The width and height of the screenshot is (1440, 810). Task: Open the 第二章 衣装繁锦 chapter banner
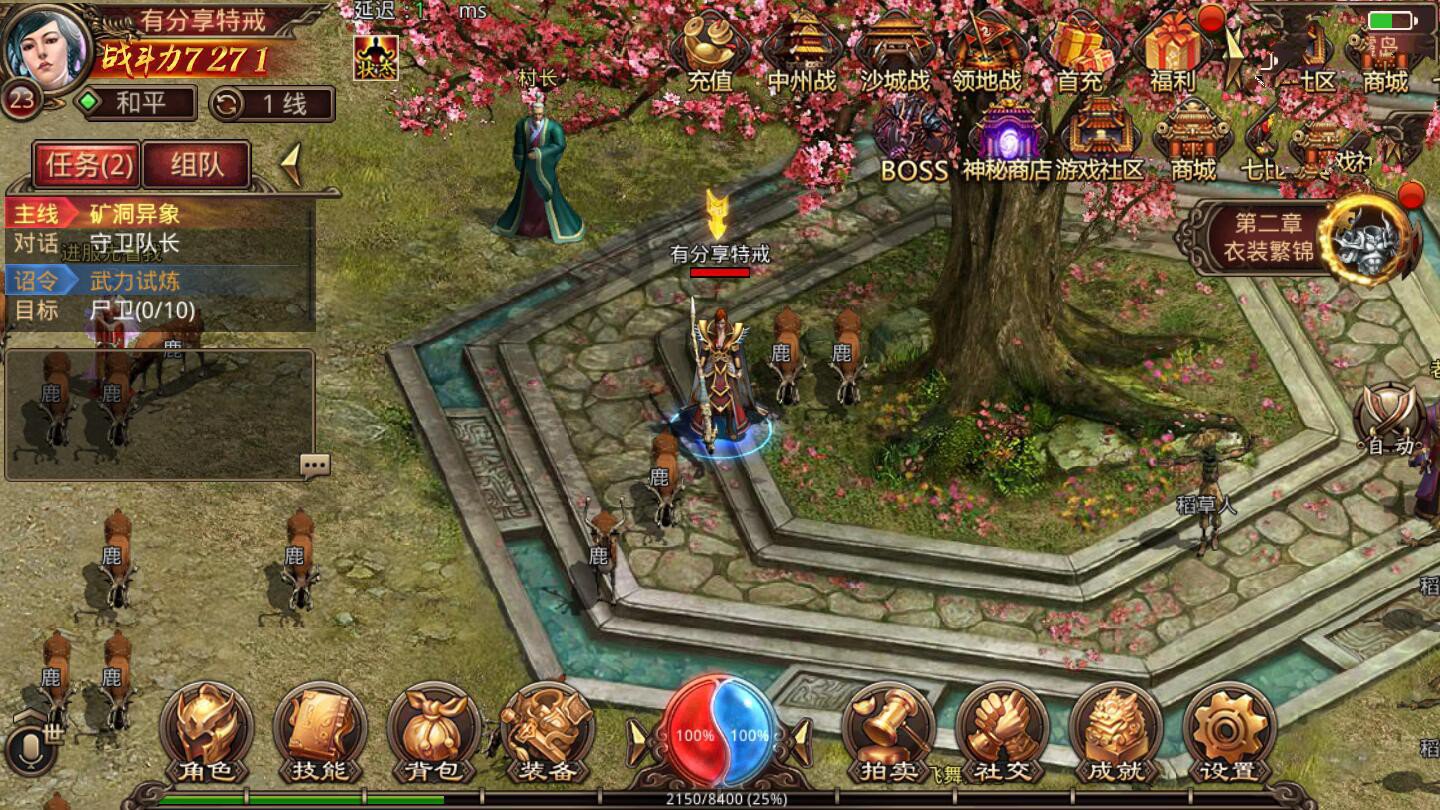click(x=1300, y=237)
